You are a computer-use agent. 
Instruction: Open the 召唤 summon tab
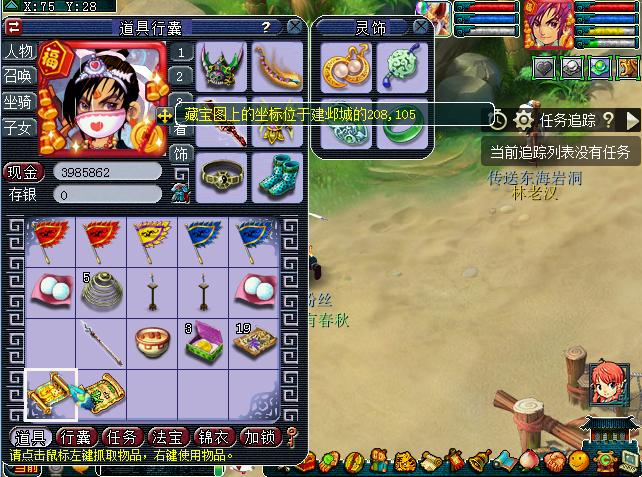coord(18,76)
